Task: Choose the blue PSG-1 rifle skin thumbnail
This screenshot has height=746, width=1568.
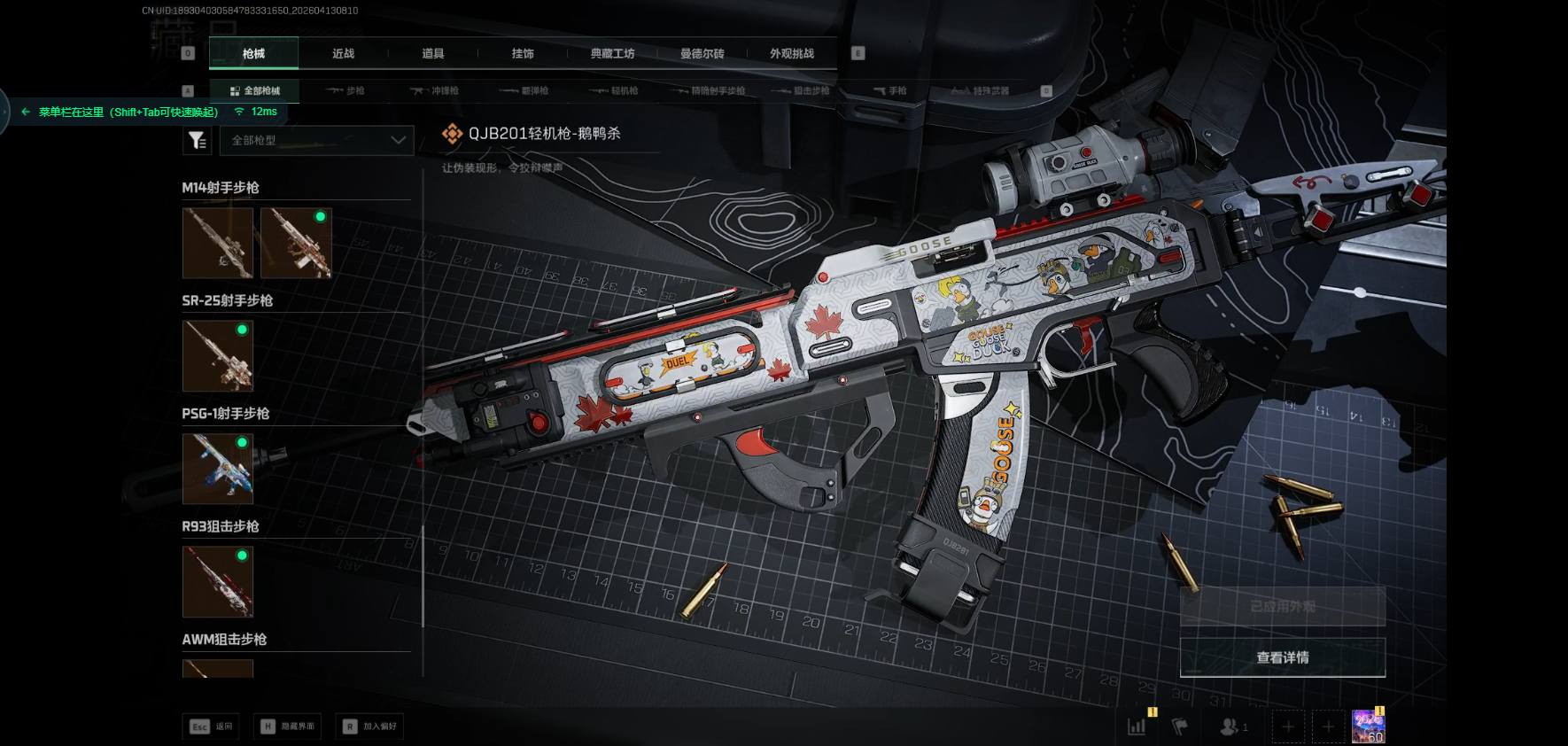Action: click(218, 469)
